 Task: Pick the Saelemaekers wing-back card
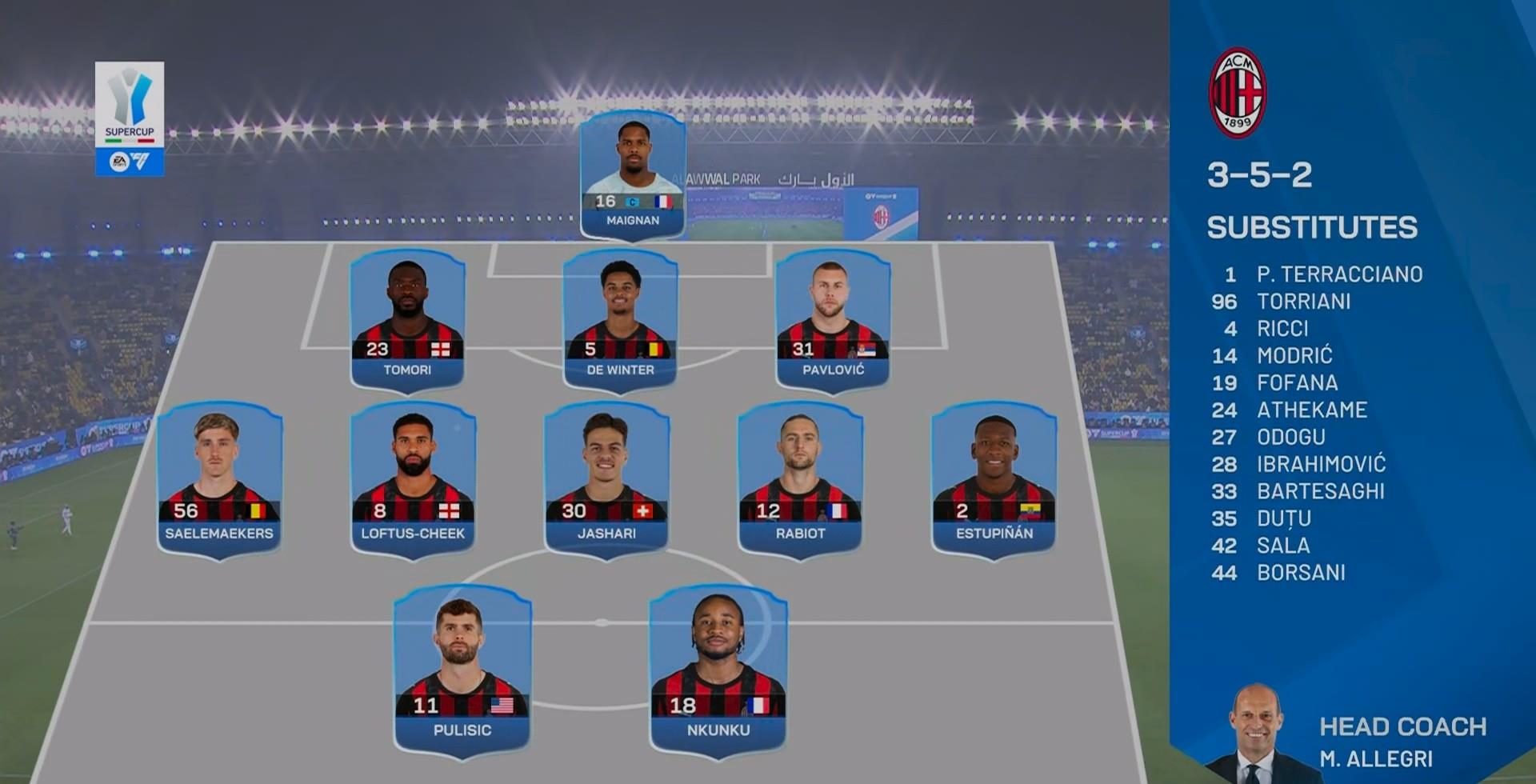(219, 478)
